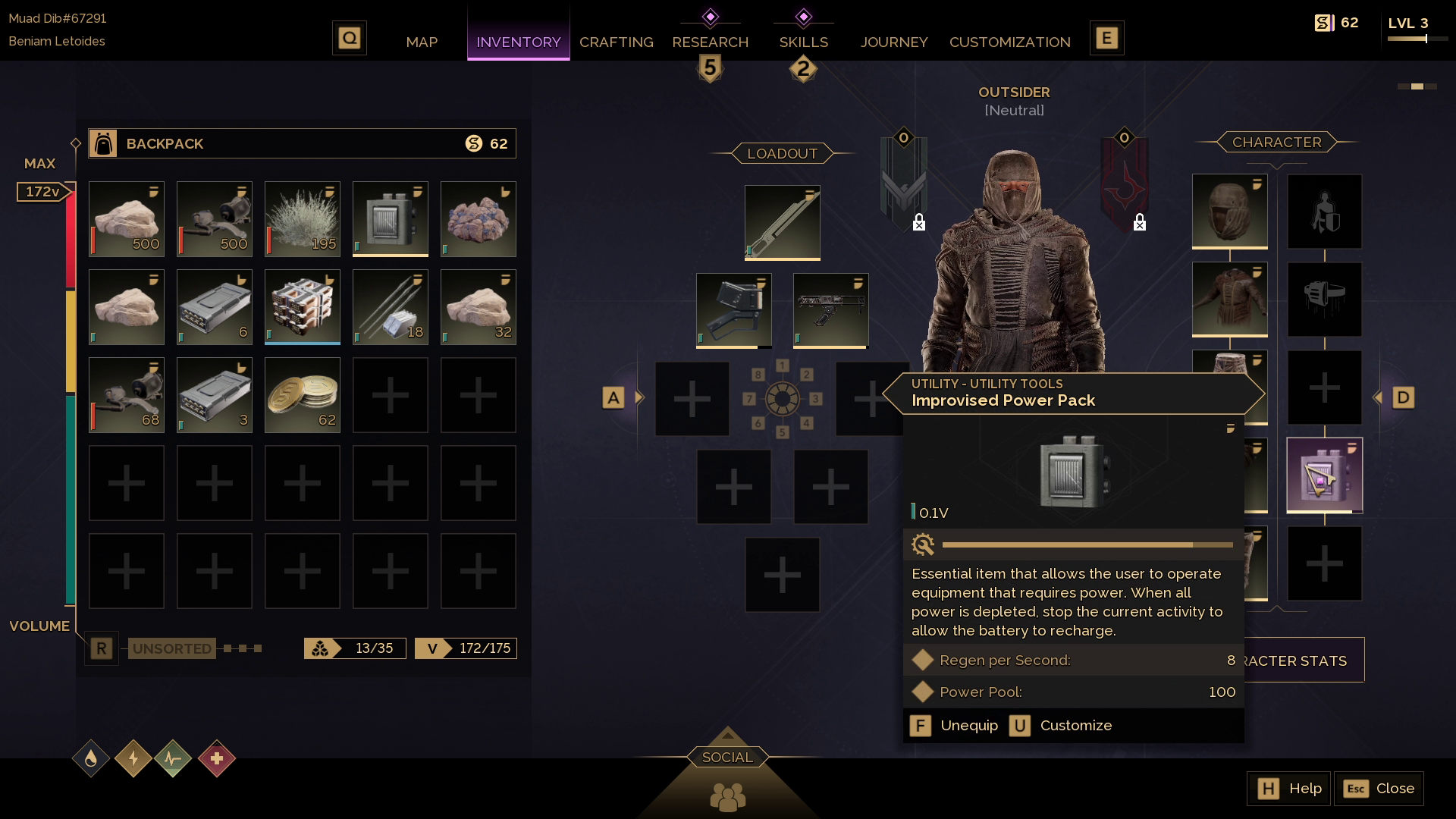Select the Solari coins stack of 62

[303, 395]
